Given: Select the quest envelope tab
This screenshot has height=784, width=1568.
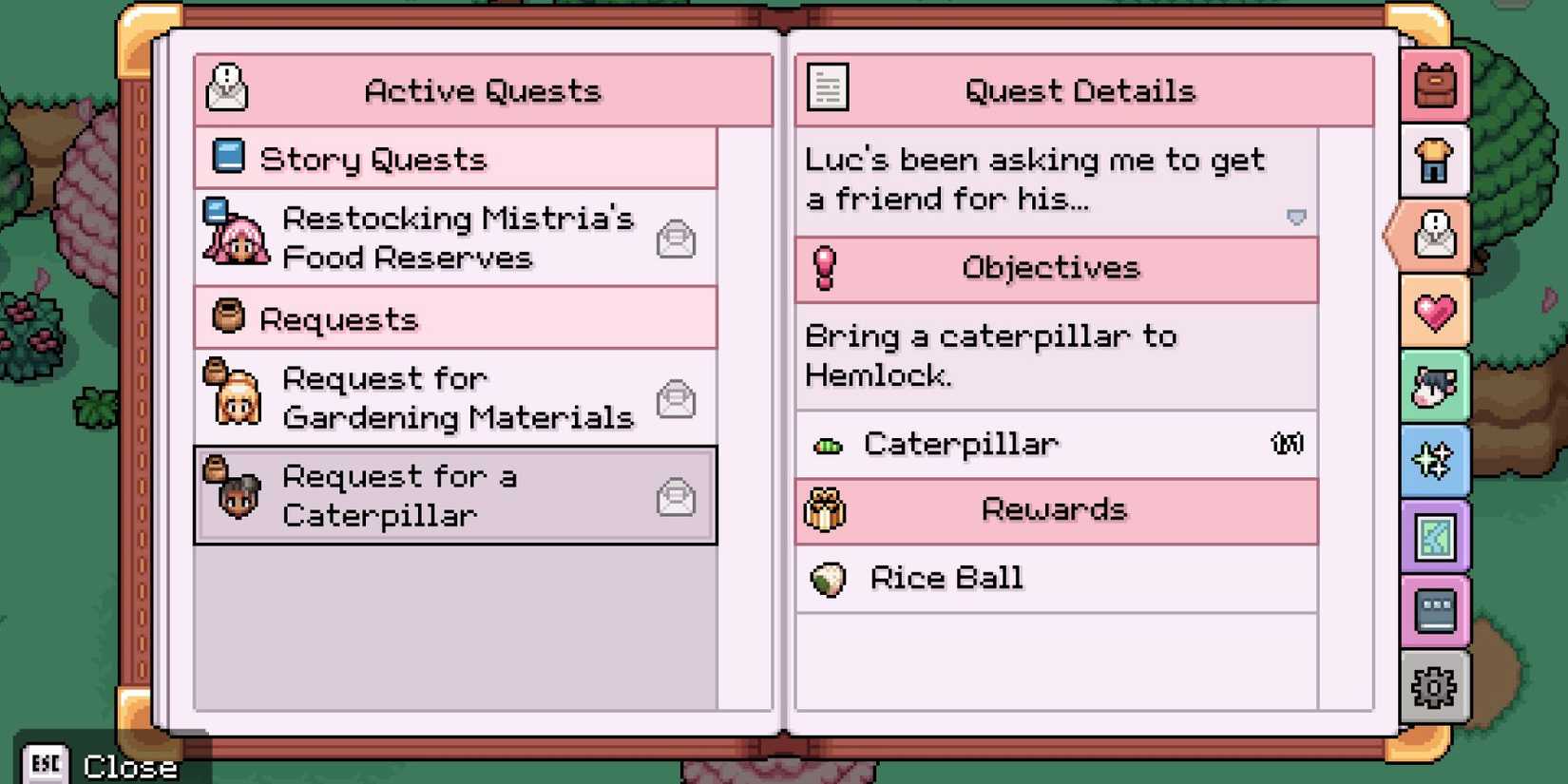Looking at the screenshot, I should click(x=1435, y=234).
